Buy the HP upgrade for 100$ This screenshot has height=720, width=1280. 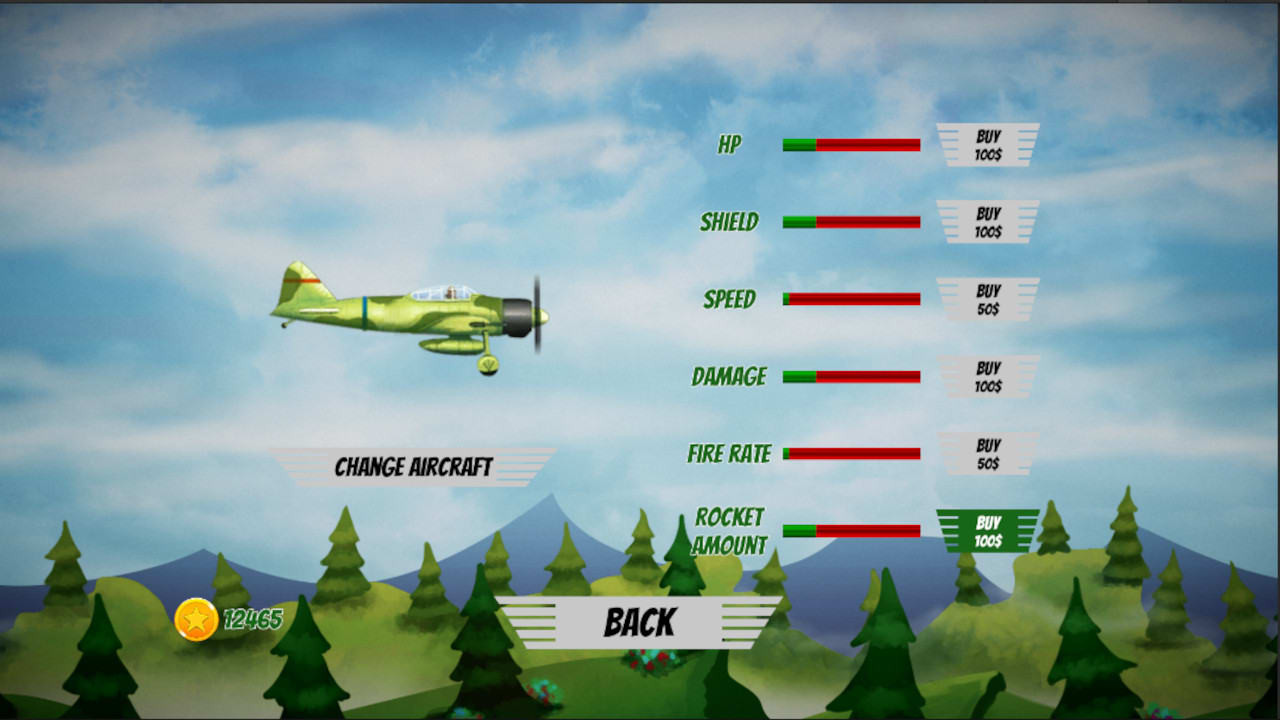click(988, 144)
